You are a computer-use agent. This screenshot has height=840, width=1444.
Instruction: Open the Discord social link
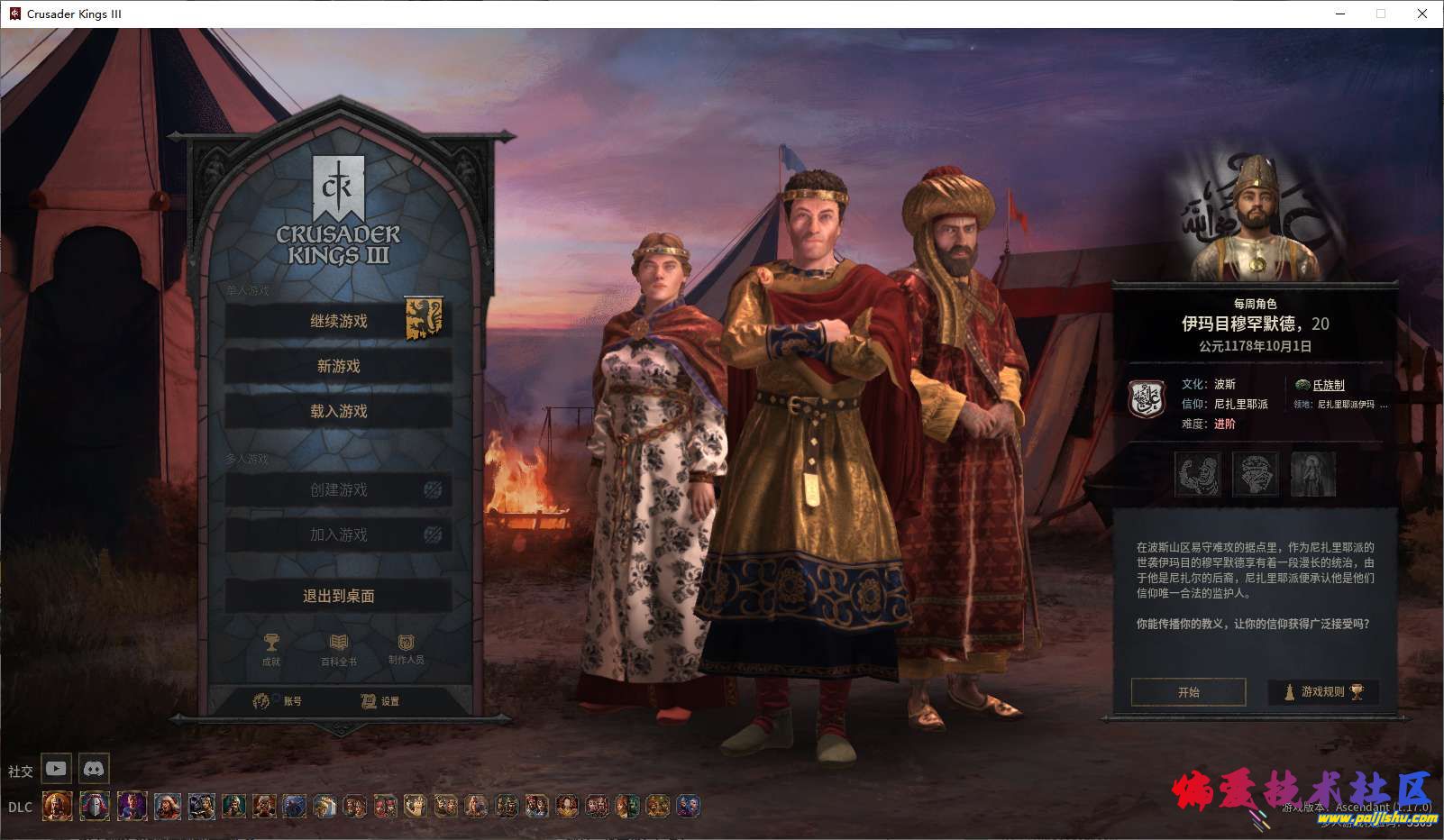click(94, 769)
